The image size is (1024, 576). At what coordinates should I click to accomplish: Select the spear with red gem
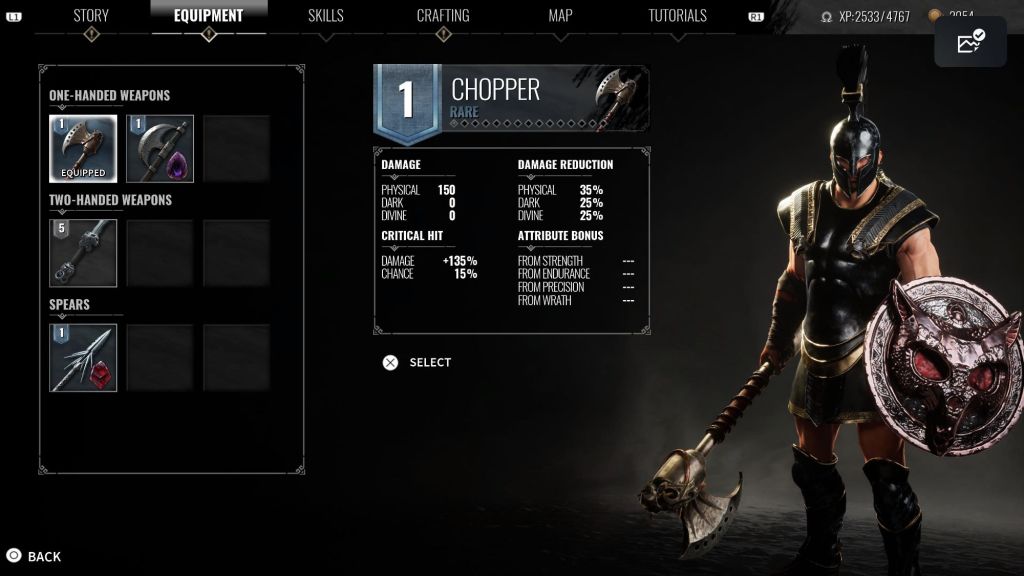coord(84,357)
